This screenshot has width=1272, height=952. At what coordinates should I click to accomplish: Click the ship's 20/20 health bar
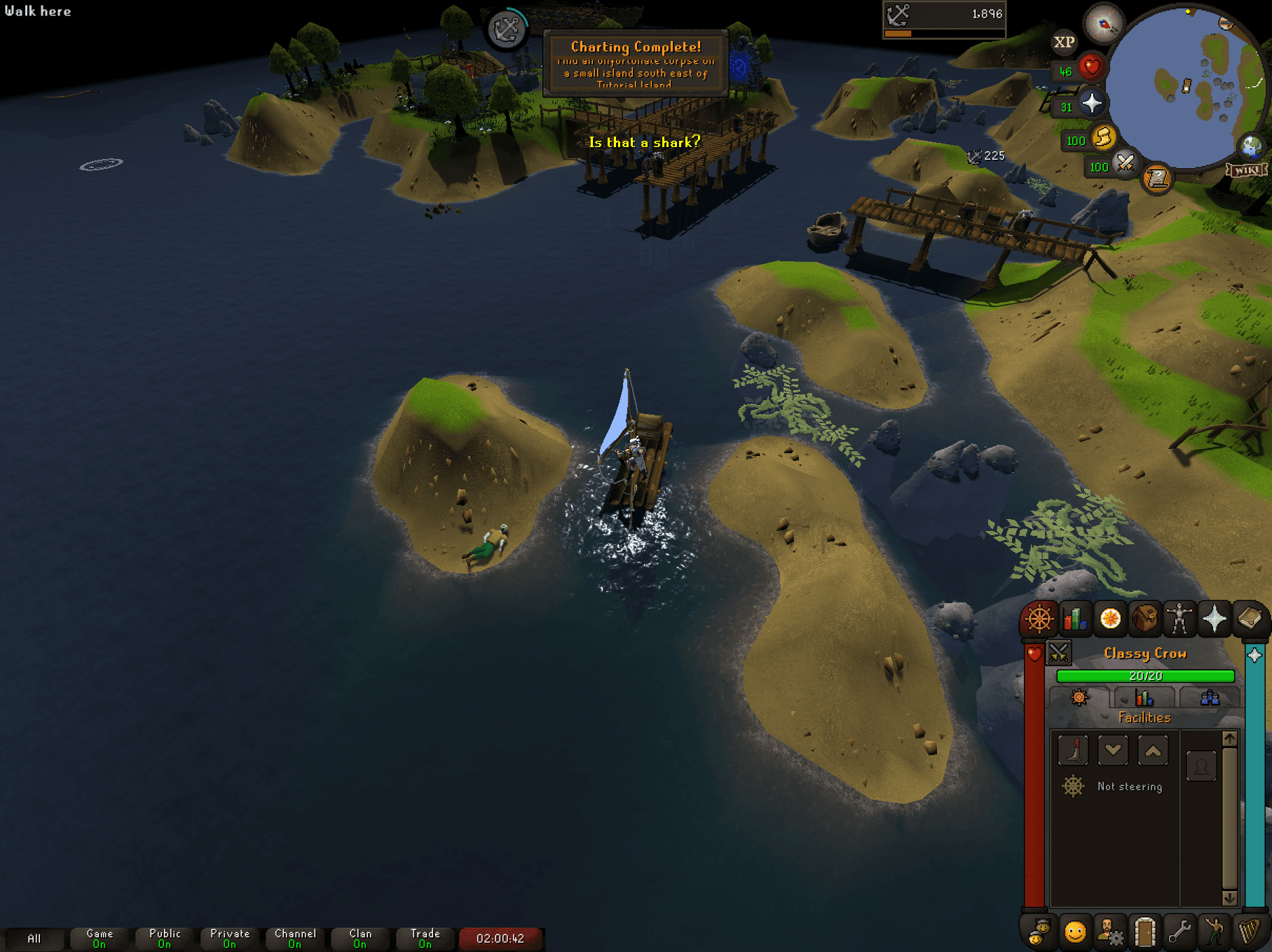(x=1145, y=676)
